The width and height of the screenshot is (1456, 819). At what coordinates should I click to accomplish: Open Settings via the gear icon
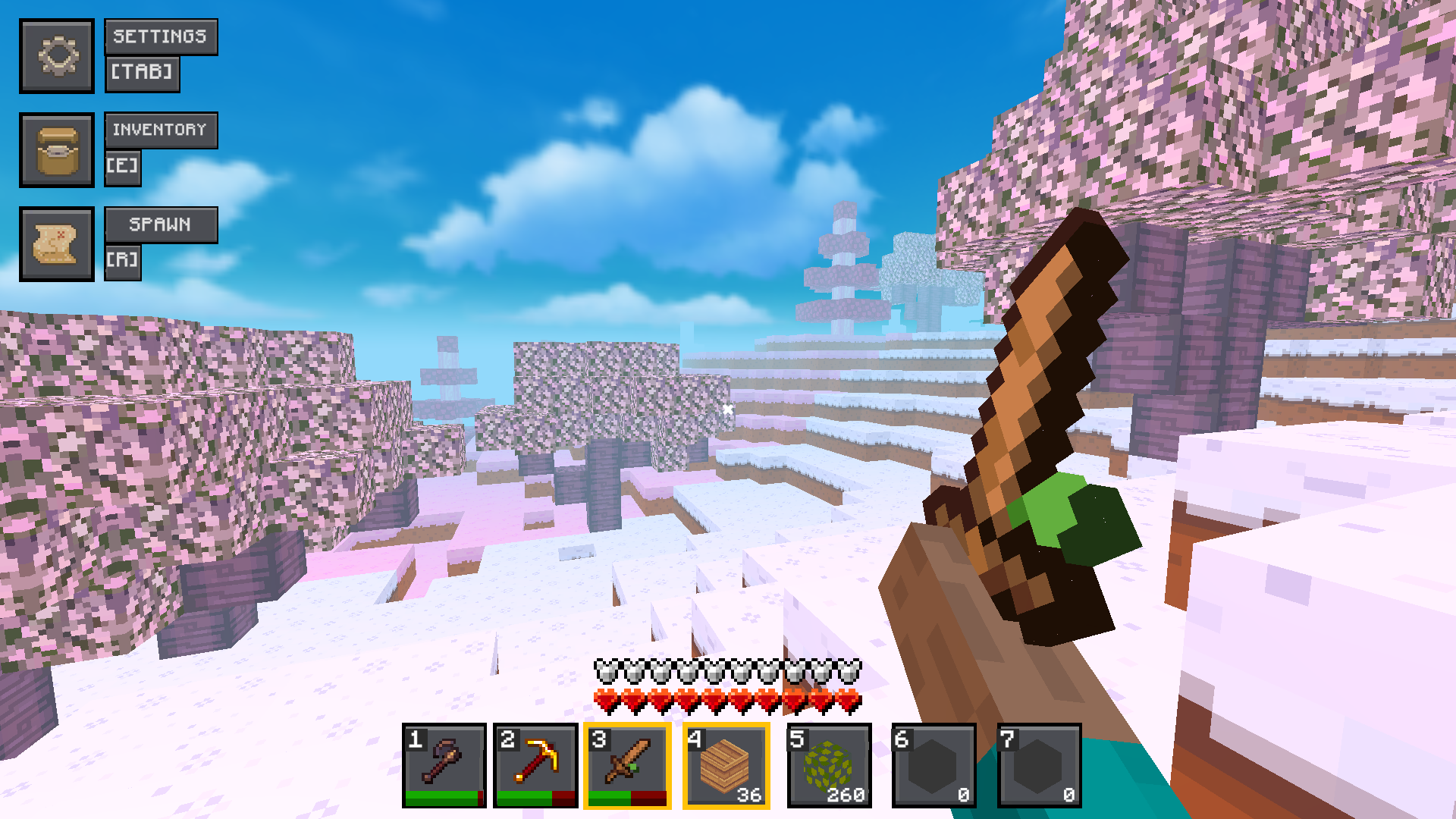[x=57, y=55]
